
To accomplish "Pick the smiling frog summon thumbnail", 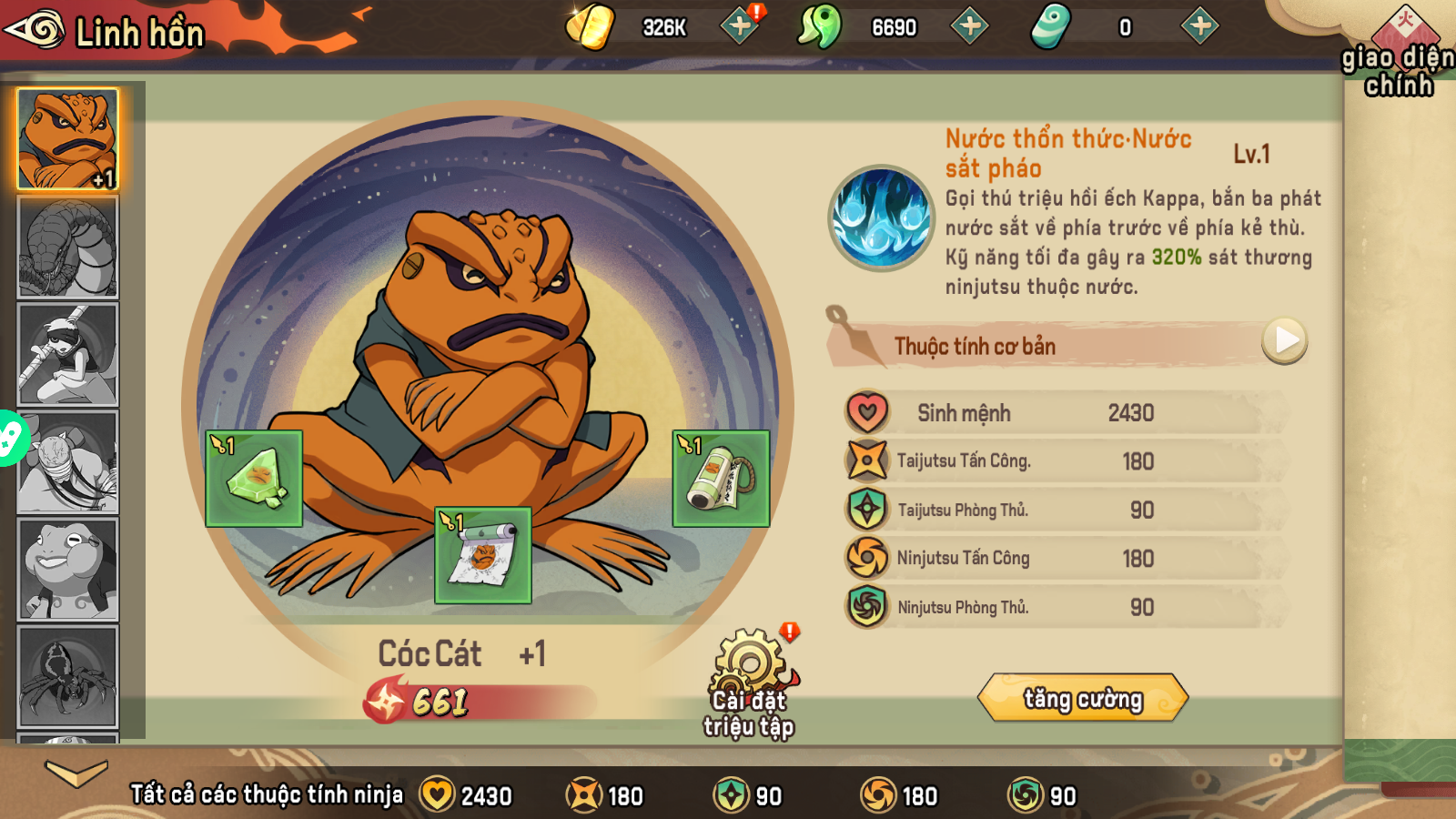I will click(x=68, y=570).
